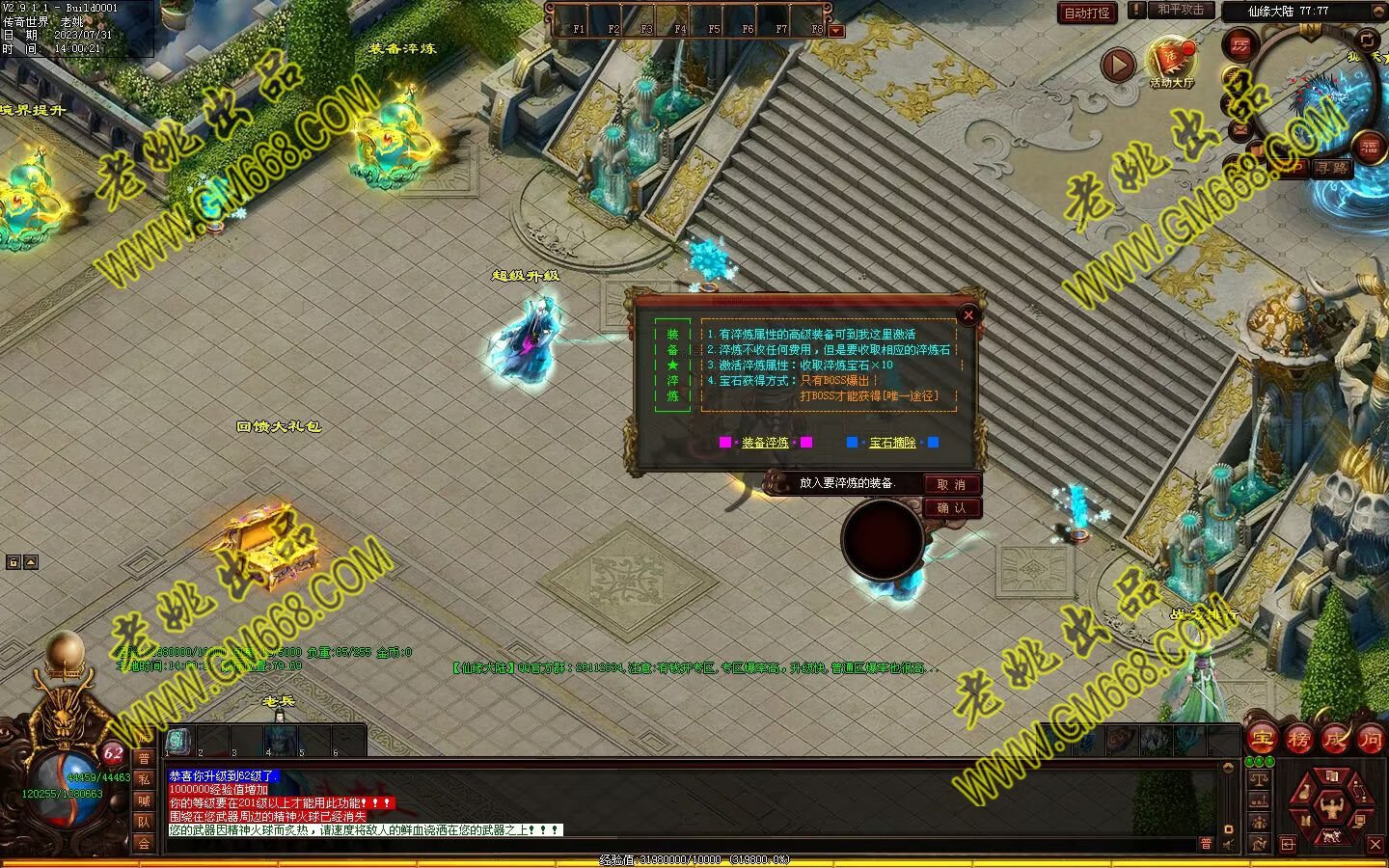
Task: Open the 寻路 pathfinding button
Action: pyautogui.click(x=1332, y=168)
